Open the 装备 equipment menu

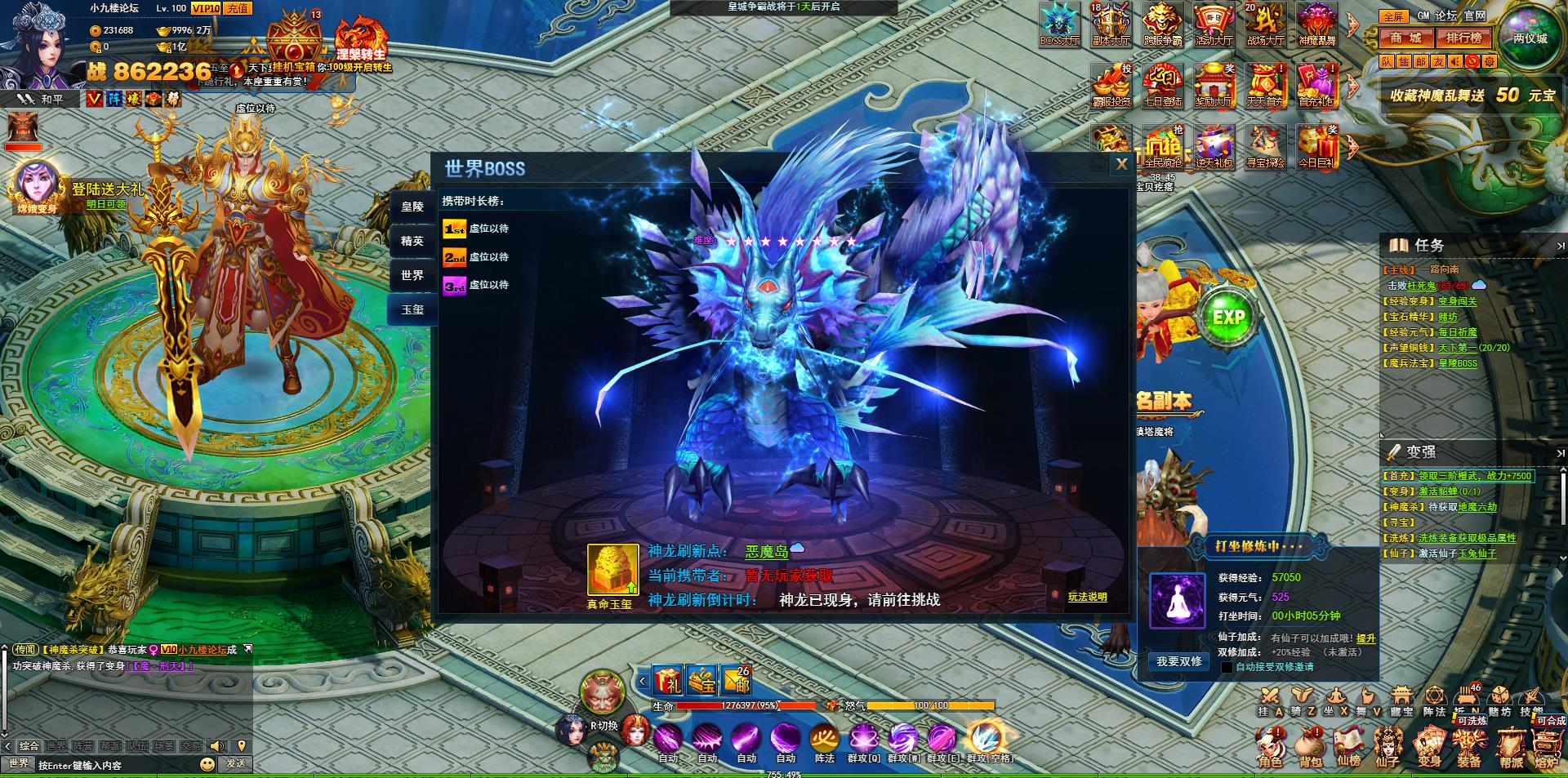(x=1469, y=749)
